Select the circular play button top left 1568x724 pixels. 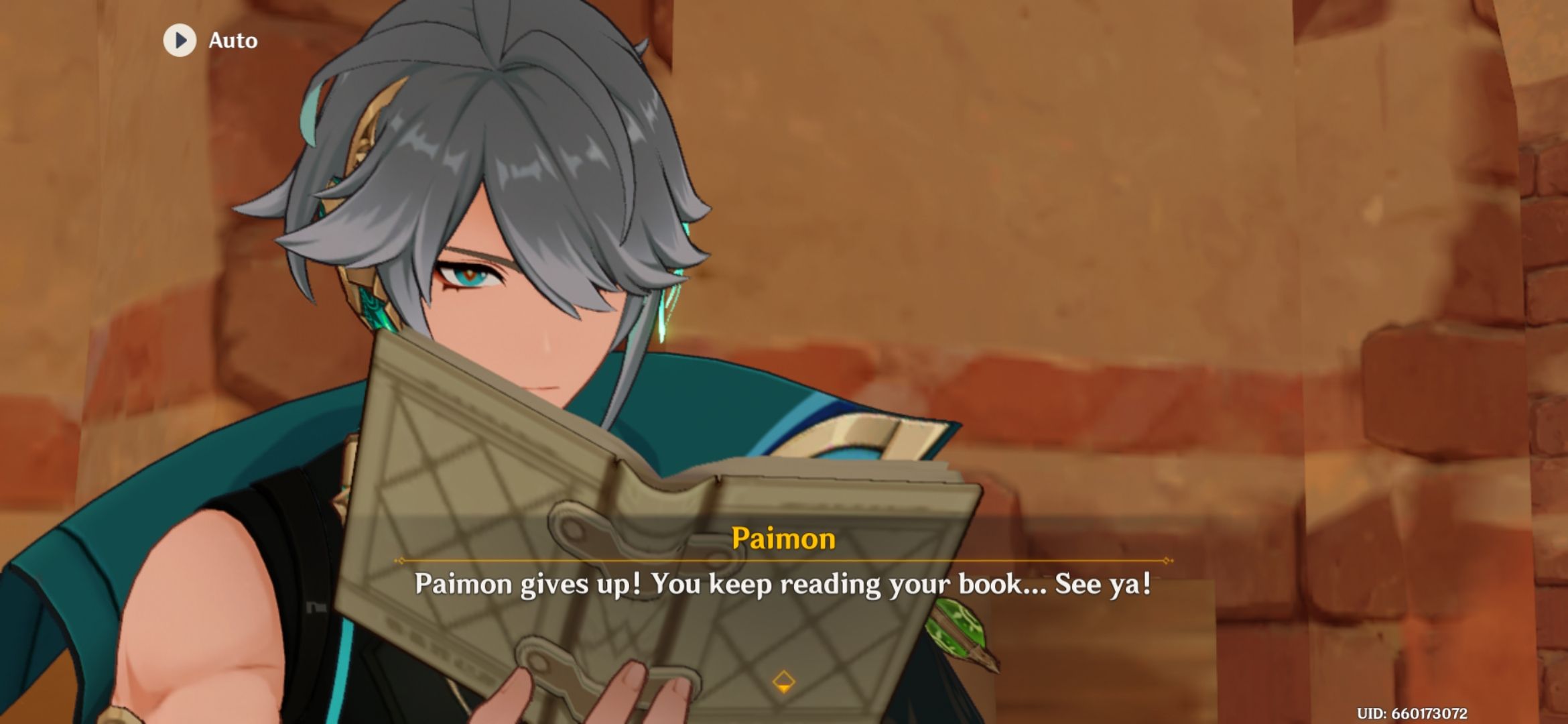(180, 40)
